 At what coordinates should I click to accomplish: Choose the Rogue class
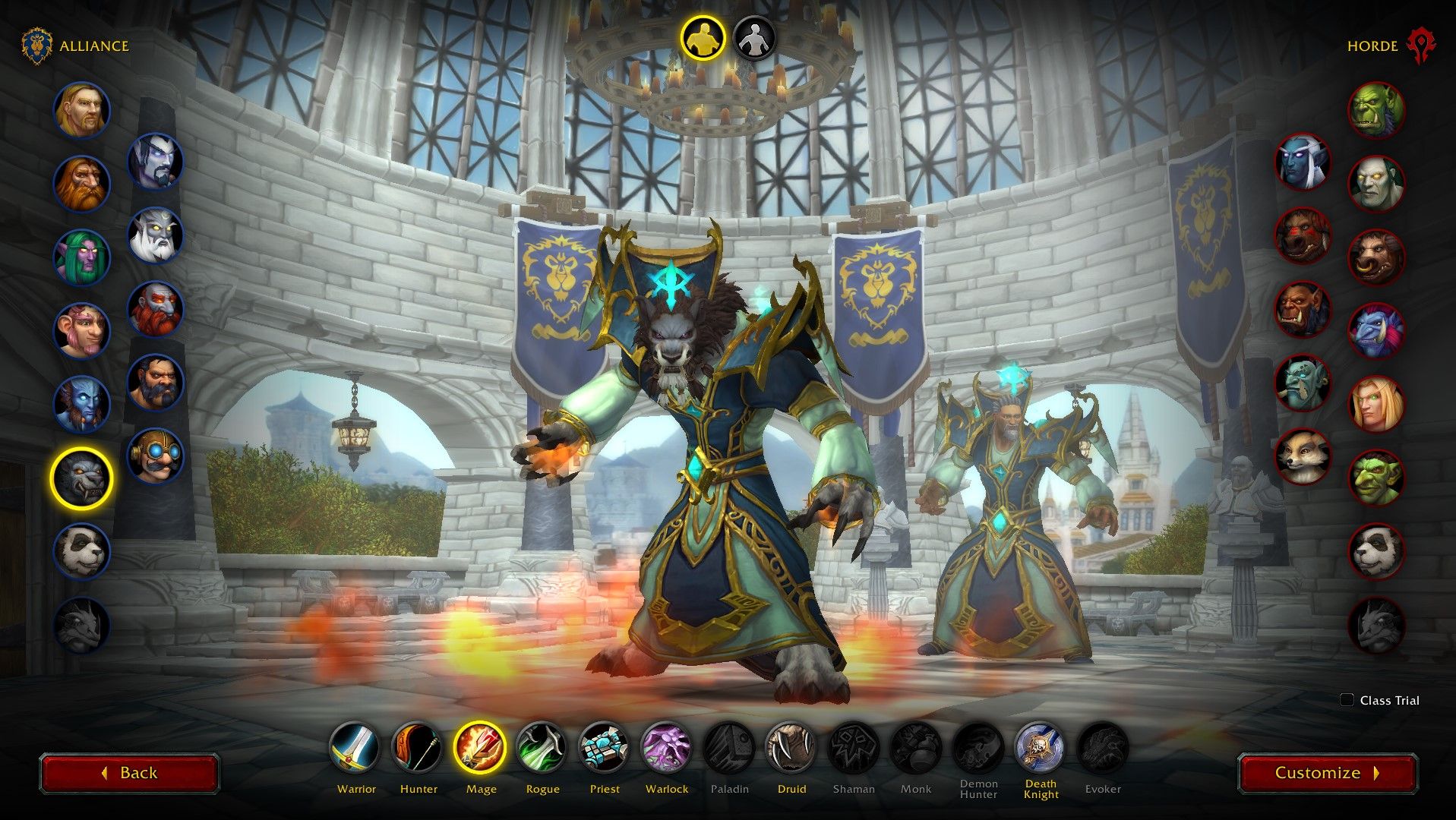[x=542, y=748]
